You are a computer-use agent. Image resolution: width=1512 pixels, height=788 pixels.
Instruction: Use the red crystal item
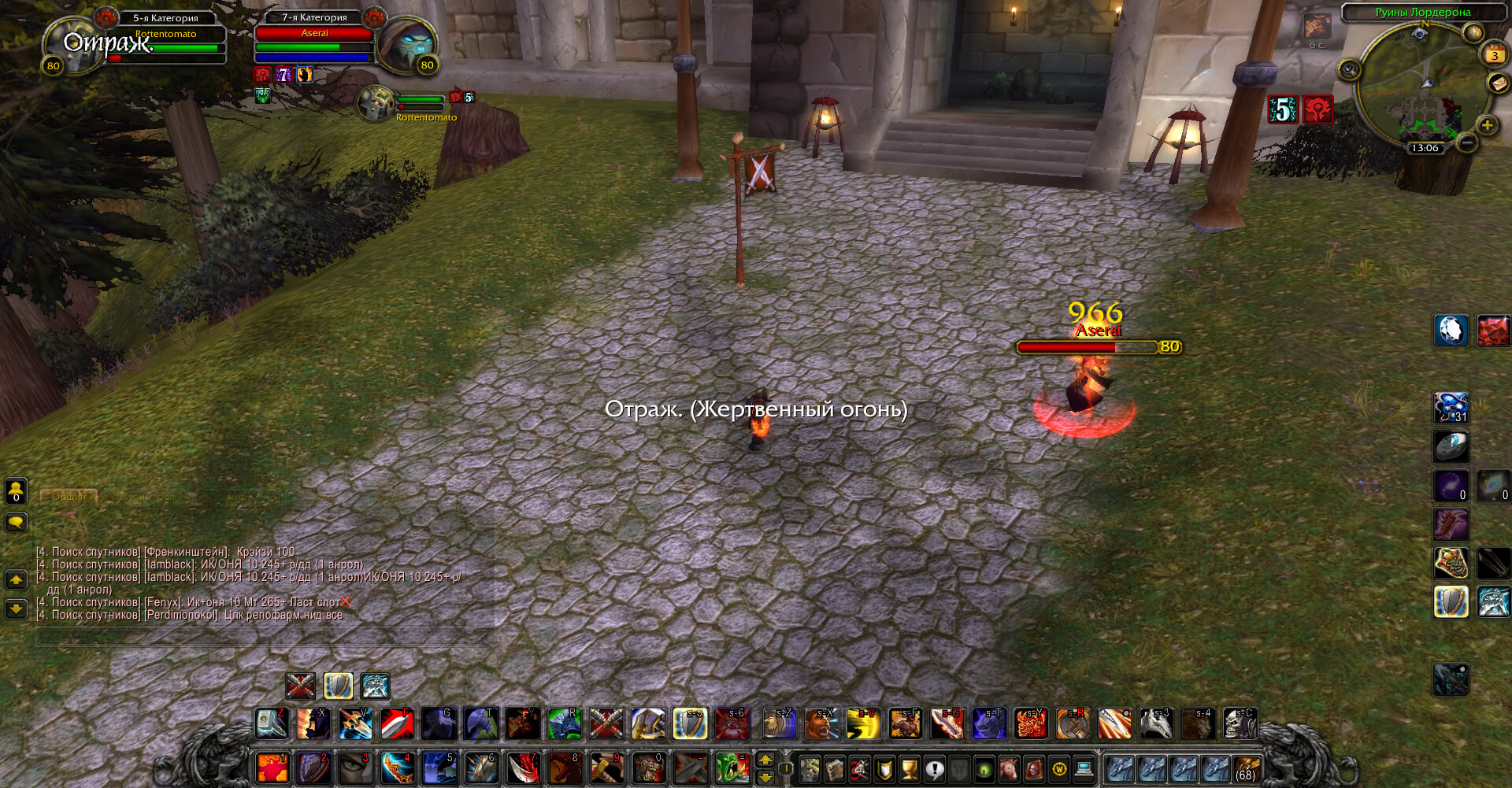(x=1492, y=330)
